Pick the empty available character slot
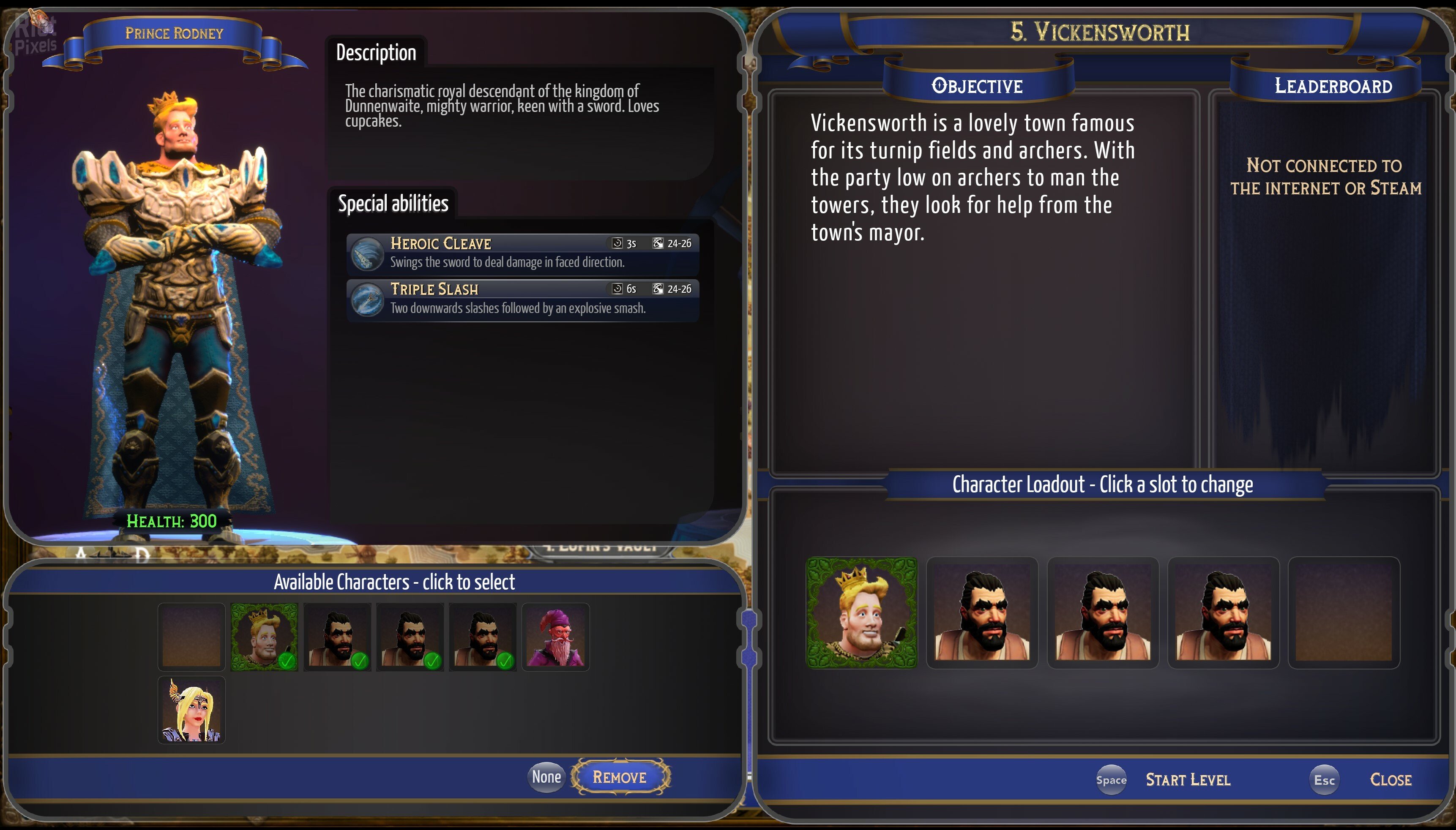Screen dimensions: 1456x830 pos(191,637)
